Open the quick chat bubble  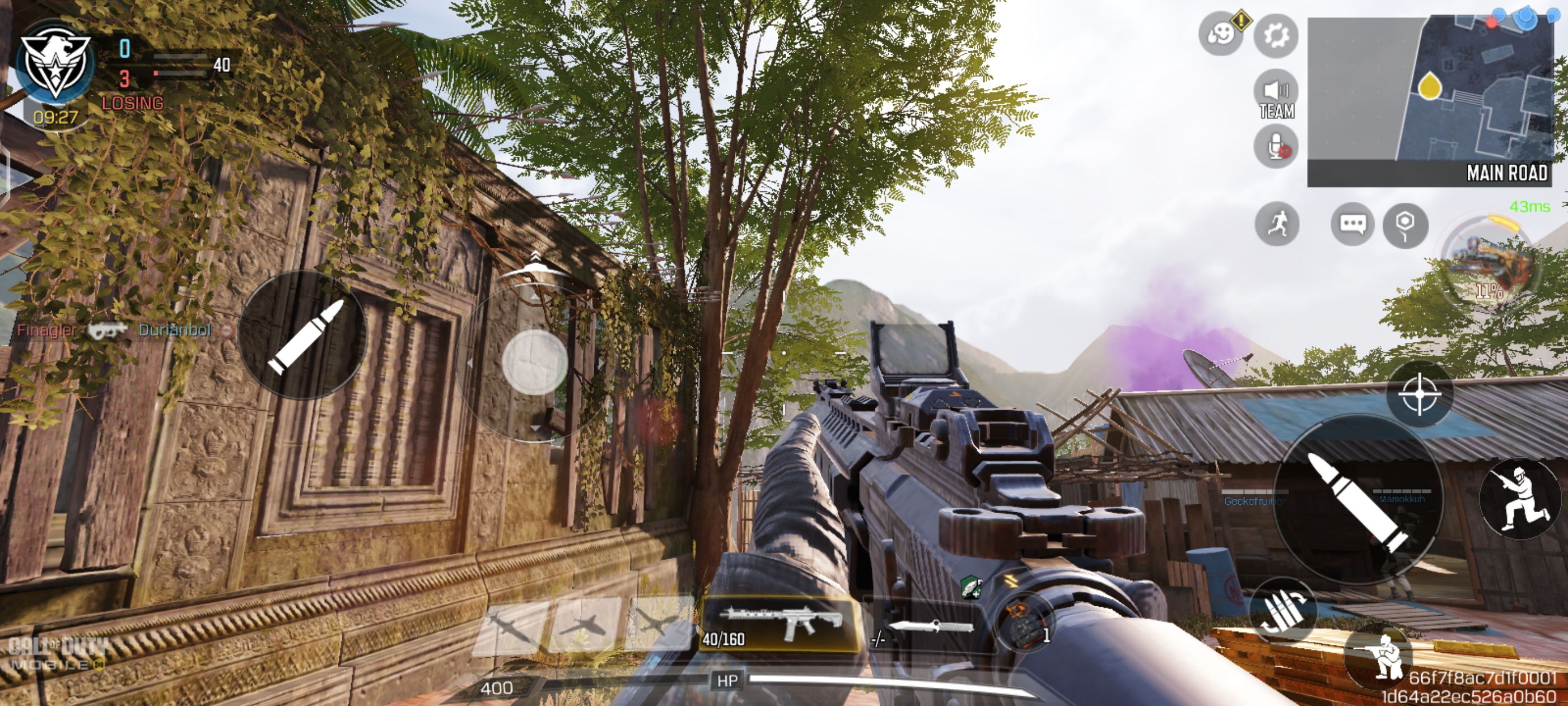pos(1352,224)
